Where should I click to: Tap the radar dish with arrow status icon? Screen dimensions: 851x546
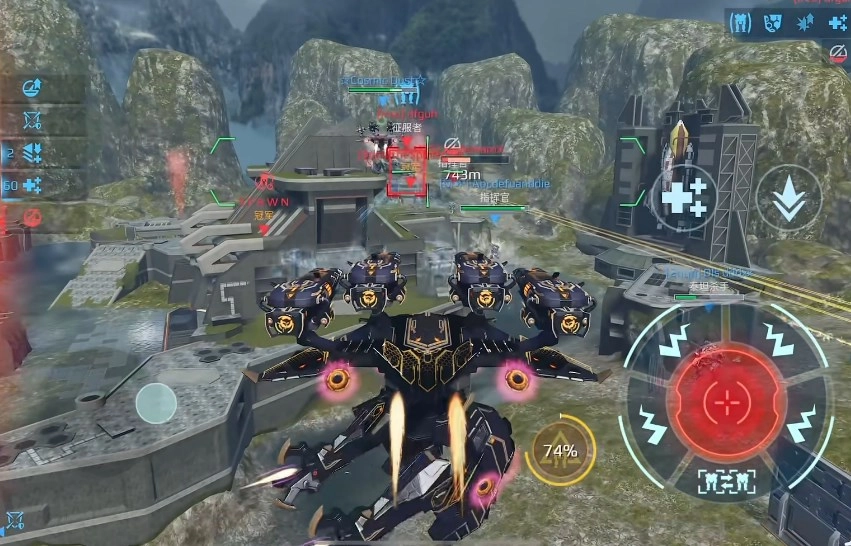tap(32, 88)
